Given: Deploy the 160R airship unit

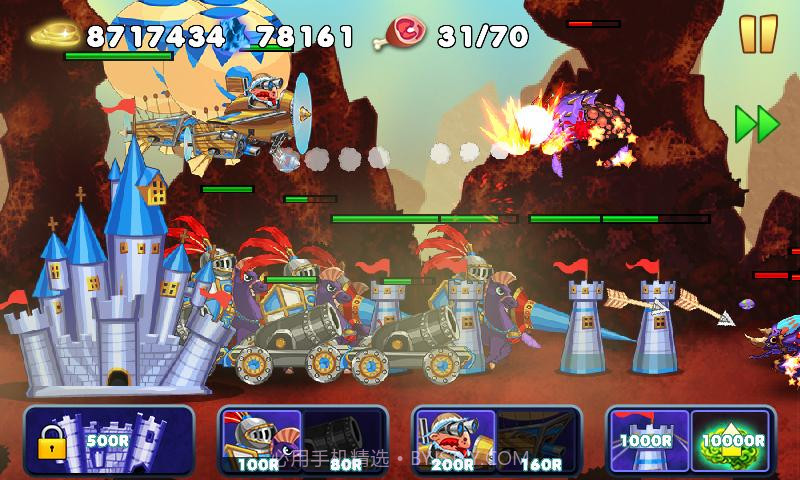Looking at the screenshot, I should coord(538,437).
